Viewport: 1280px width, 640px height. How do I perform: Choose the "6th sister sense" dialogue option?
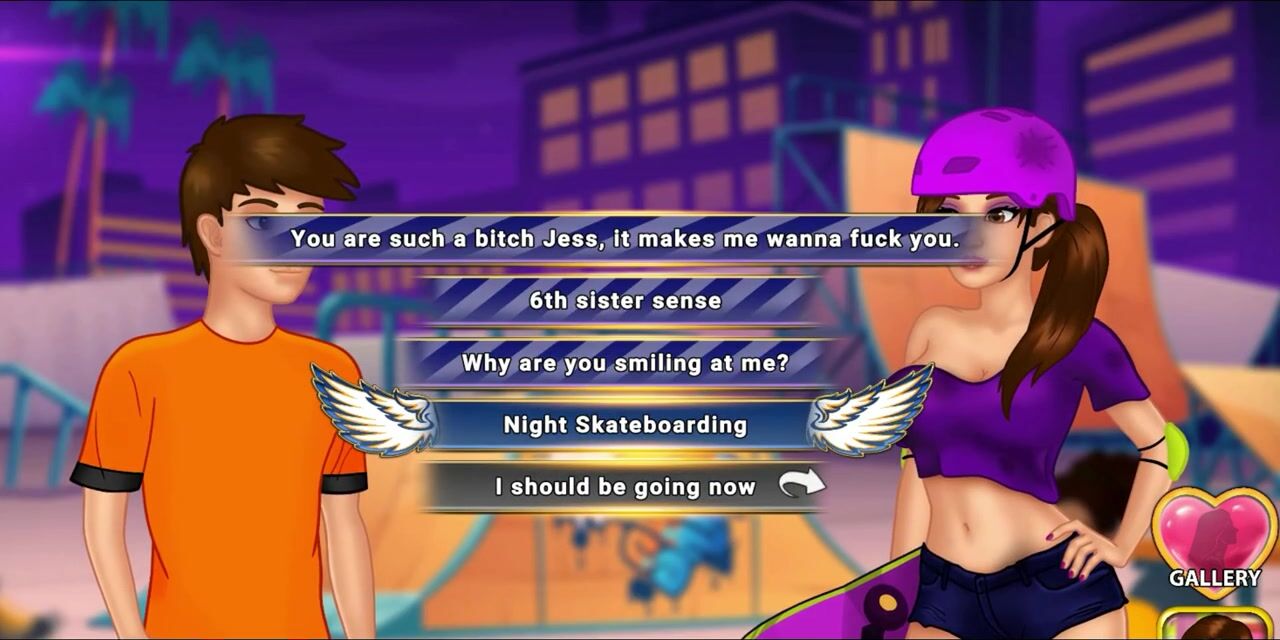[625, 301]
